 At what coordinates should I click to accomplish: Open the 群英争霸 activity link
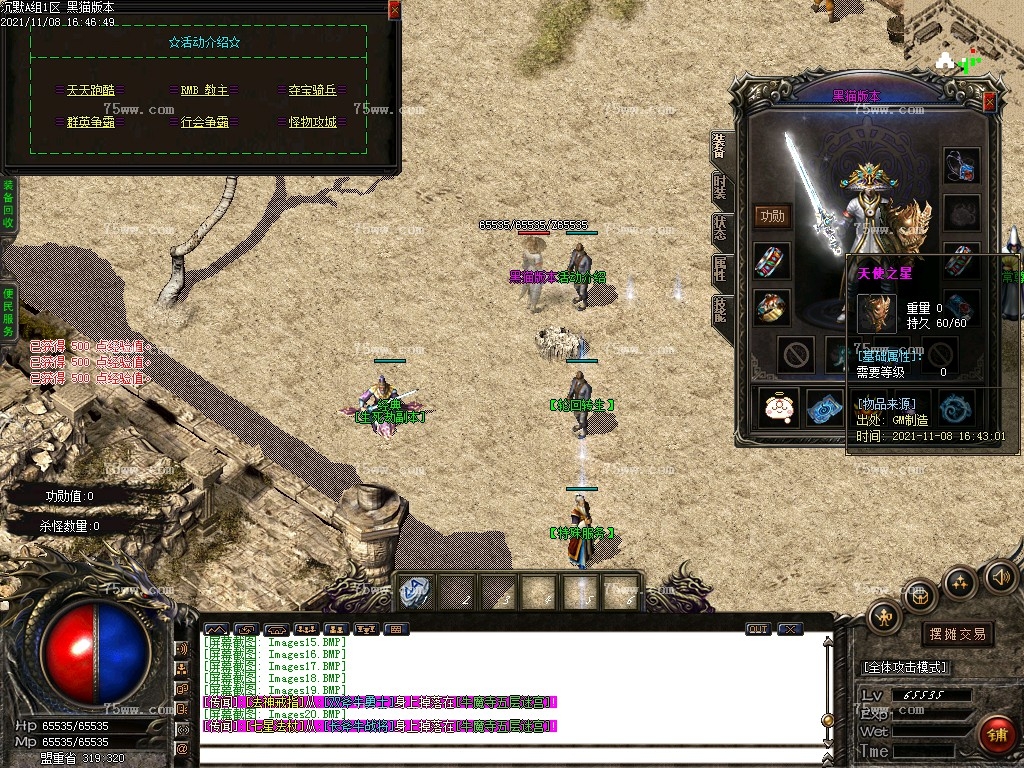tap(90, 122)
